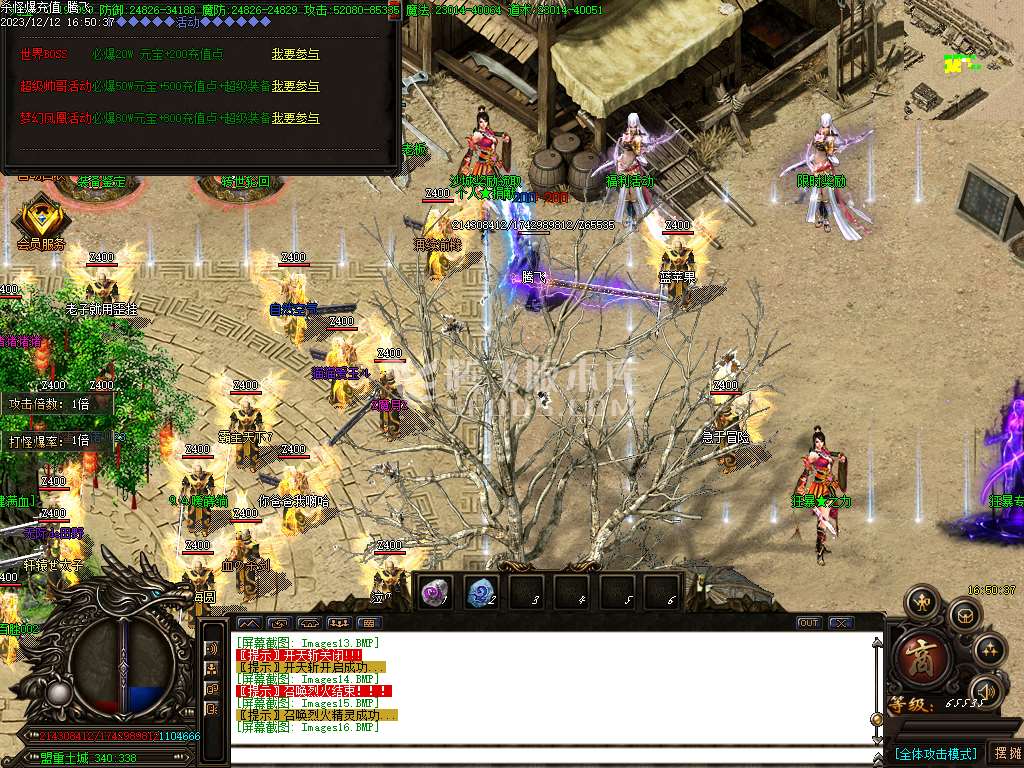
Task: Use the purple item in hotbar slot 1
Action: pos(435,591)
